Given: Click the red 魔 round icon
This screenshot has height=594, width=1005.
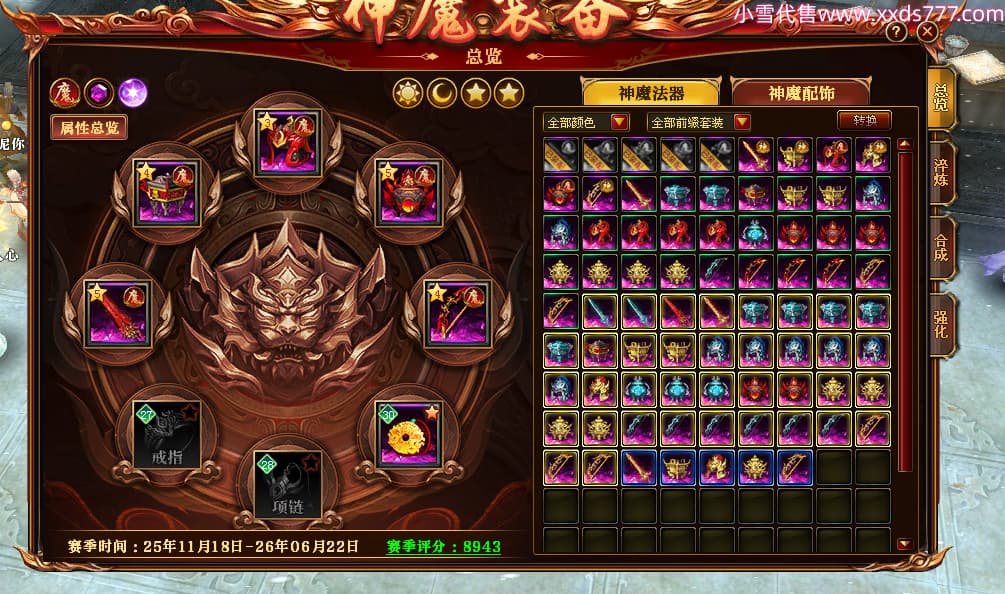Looking at the screenshot, I should point(65,93).
